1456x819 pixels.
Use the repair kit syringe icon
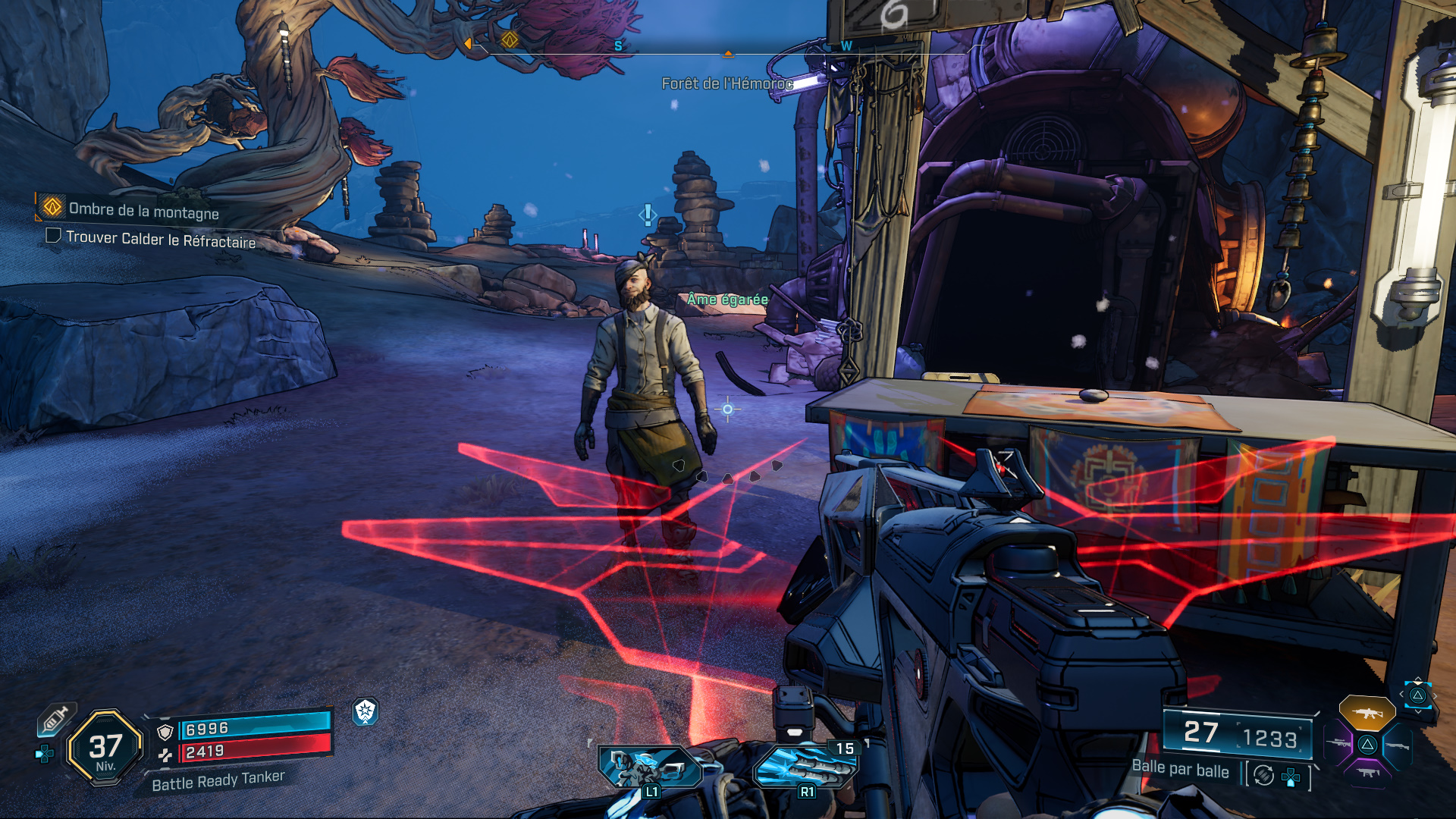click(56, 718)
